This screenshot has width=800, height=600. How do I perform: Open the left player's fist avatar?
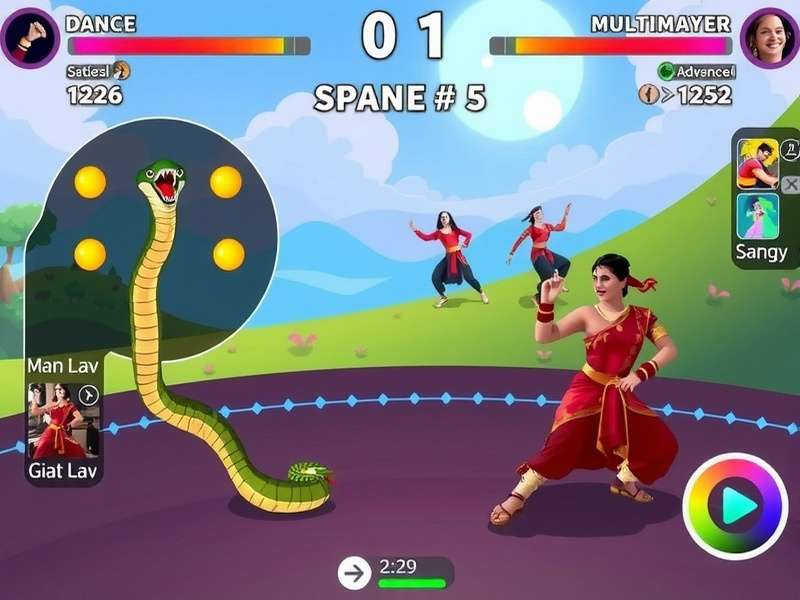click(x=29, y=37)
